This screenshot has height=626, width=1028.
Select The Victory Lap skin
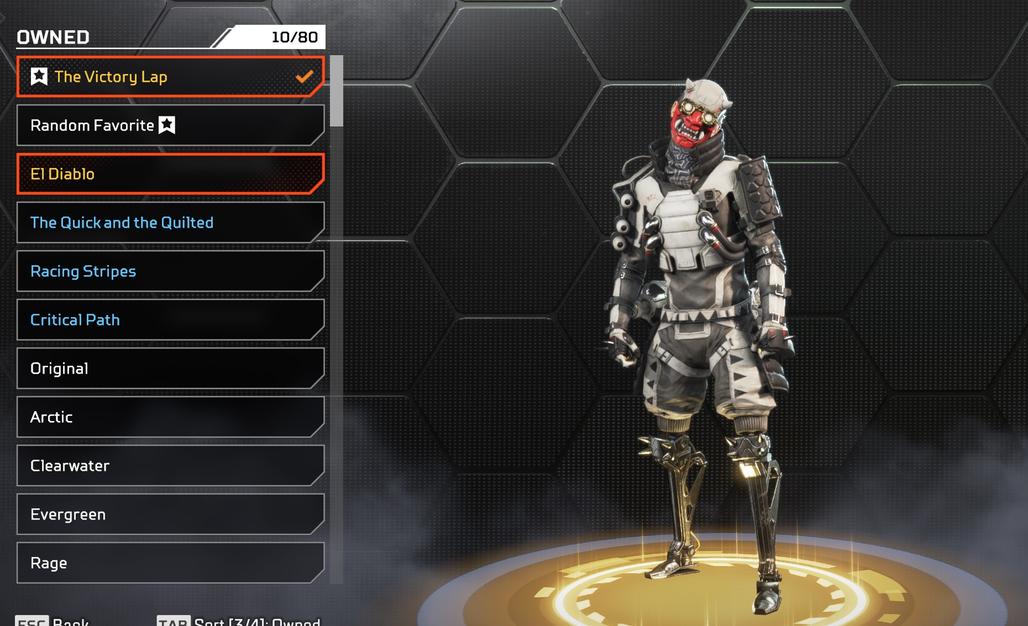(170, 77)
